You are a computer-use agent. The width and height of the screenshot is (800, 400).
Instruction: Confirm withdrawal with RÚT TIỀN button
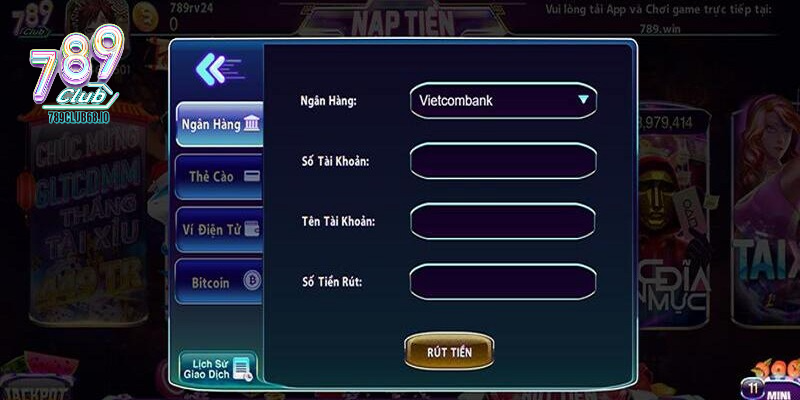click(448, 352)
